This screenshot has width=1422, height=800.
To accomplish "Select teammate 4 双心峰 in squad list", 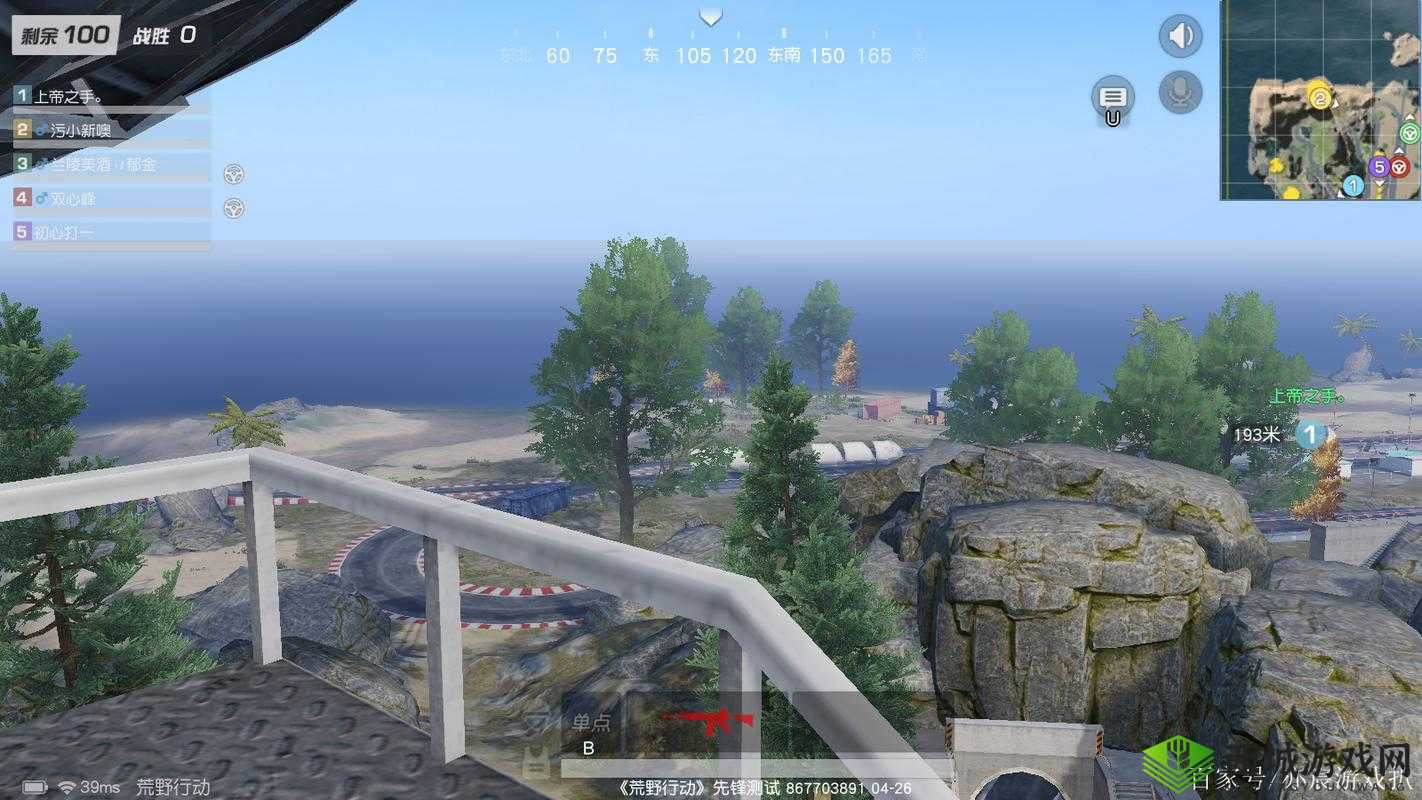I will 110,198.
